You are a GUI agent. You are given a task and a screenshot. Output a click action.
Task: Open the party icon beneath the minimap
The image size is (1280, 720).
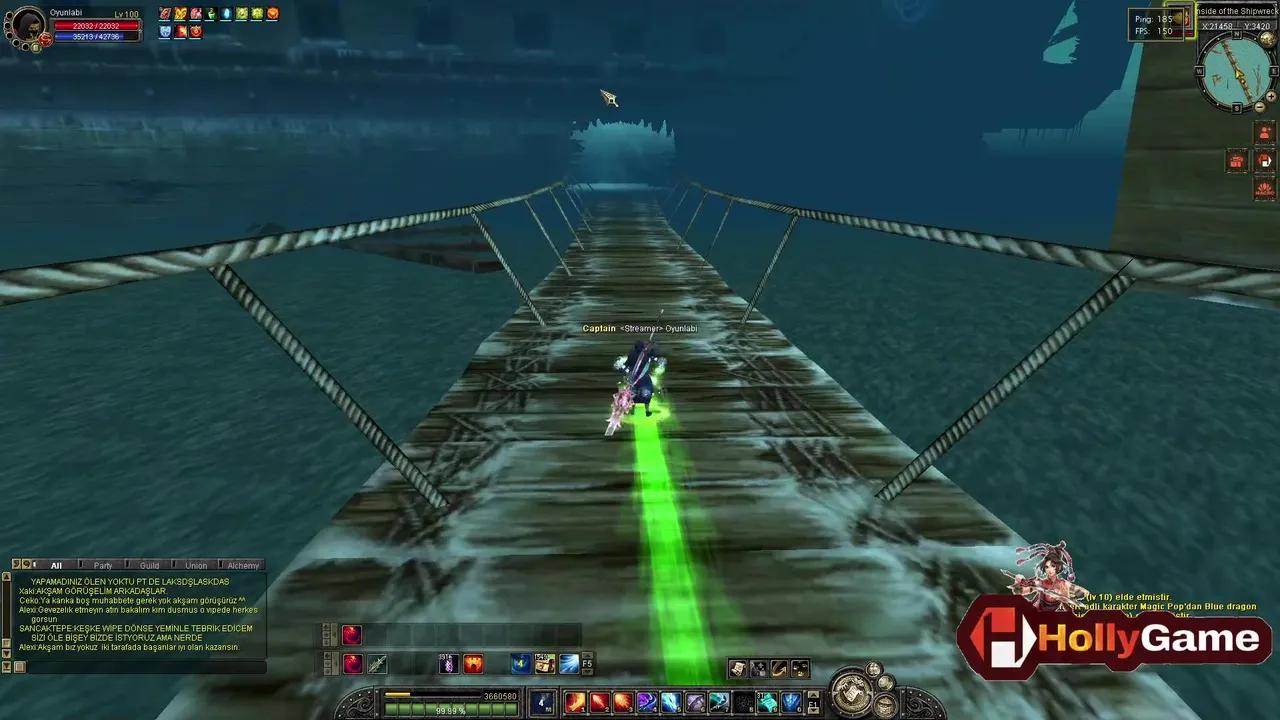1263,133
